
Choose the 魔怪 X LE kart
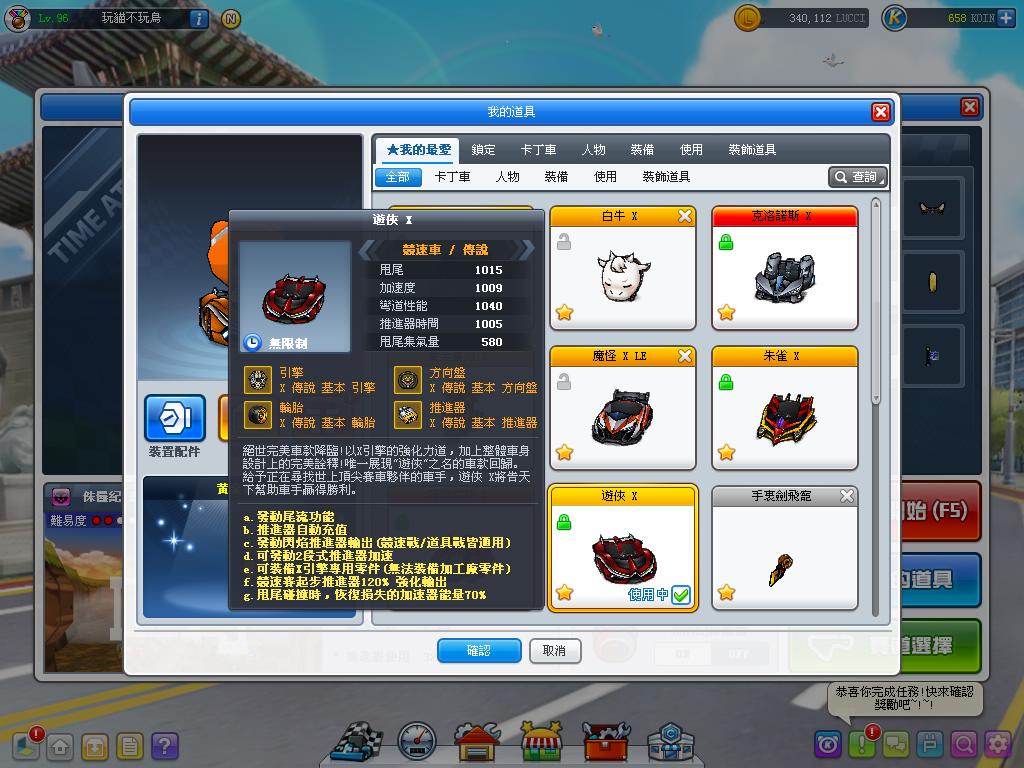tap(622, 416)
